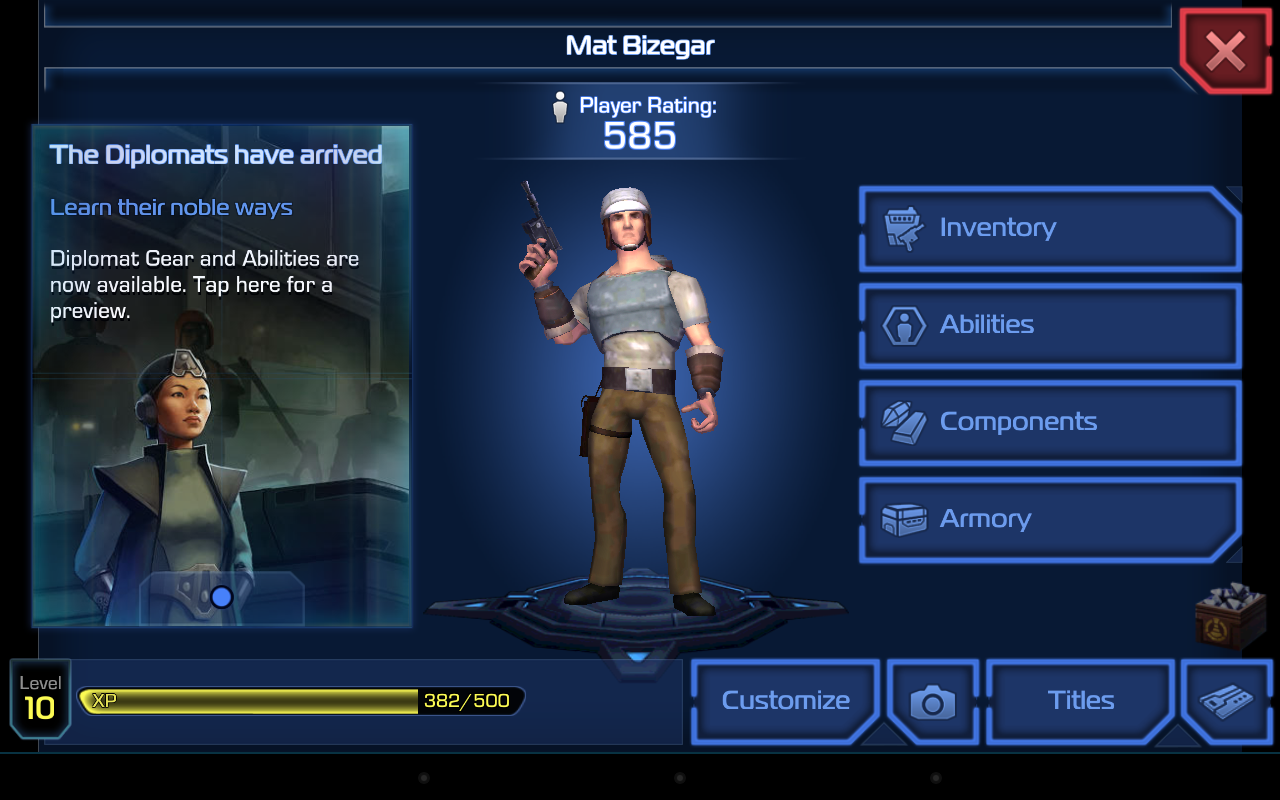This screenshot has height=800, width=1280.
Task: Open the Armory menu
Action: (x=1050, y=519)
